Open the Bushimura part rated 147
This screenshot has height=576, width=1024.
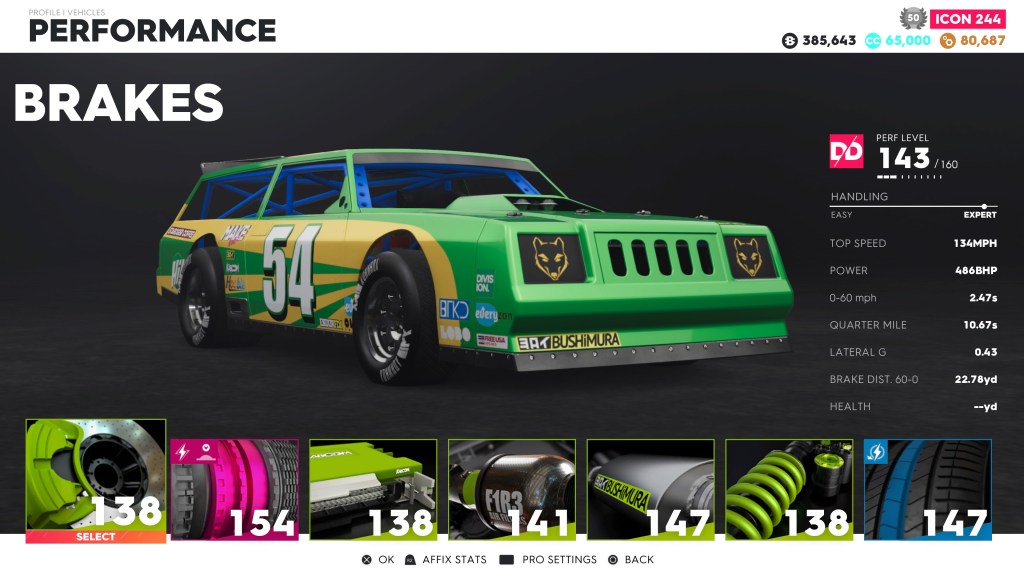click(650, 490)
